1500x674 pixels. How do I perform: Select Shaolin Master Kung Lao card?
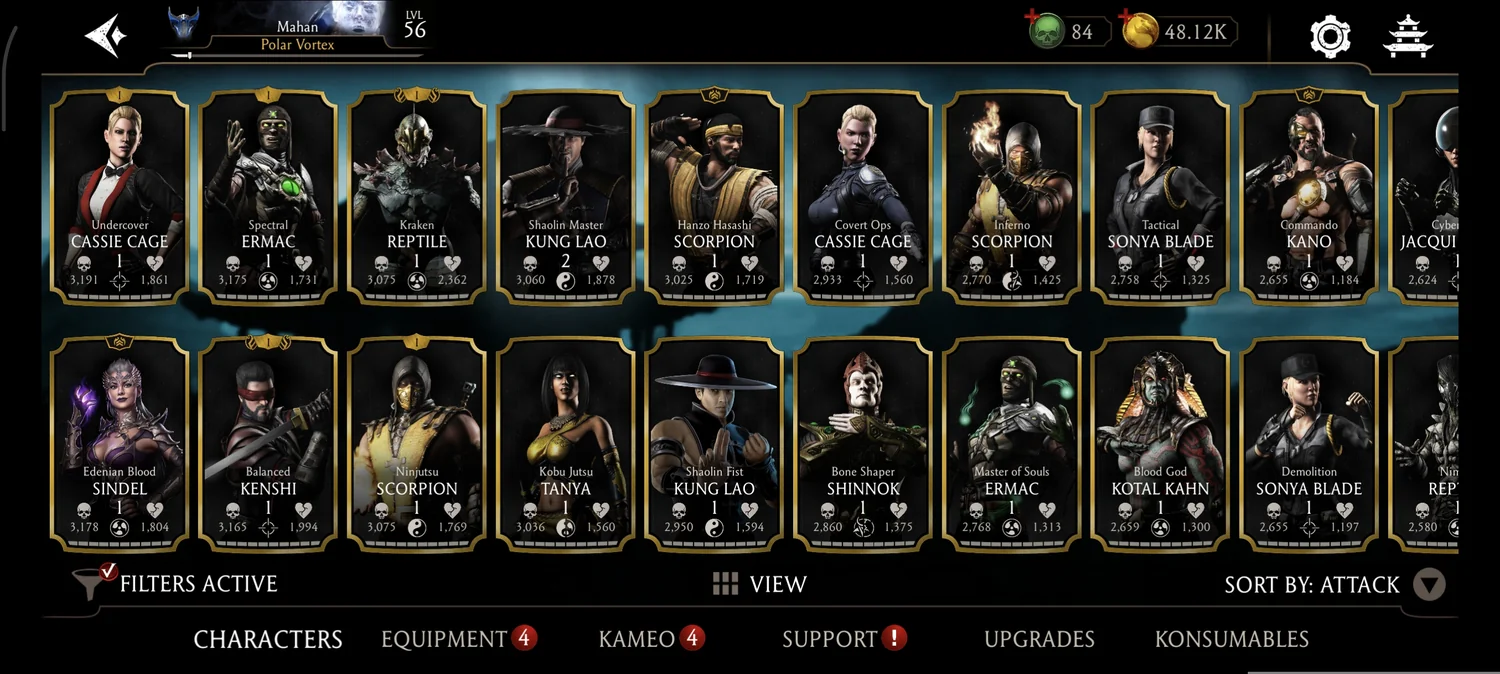tap(566, 196)
